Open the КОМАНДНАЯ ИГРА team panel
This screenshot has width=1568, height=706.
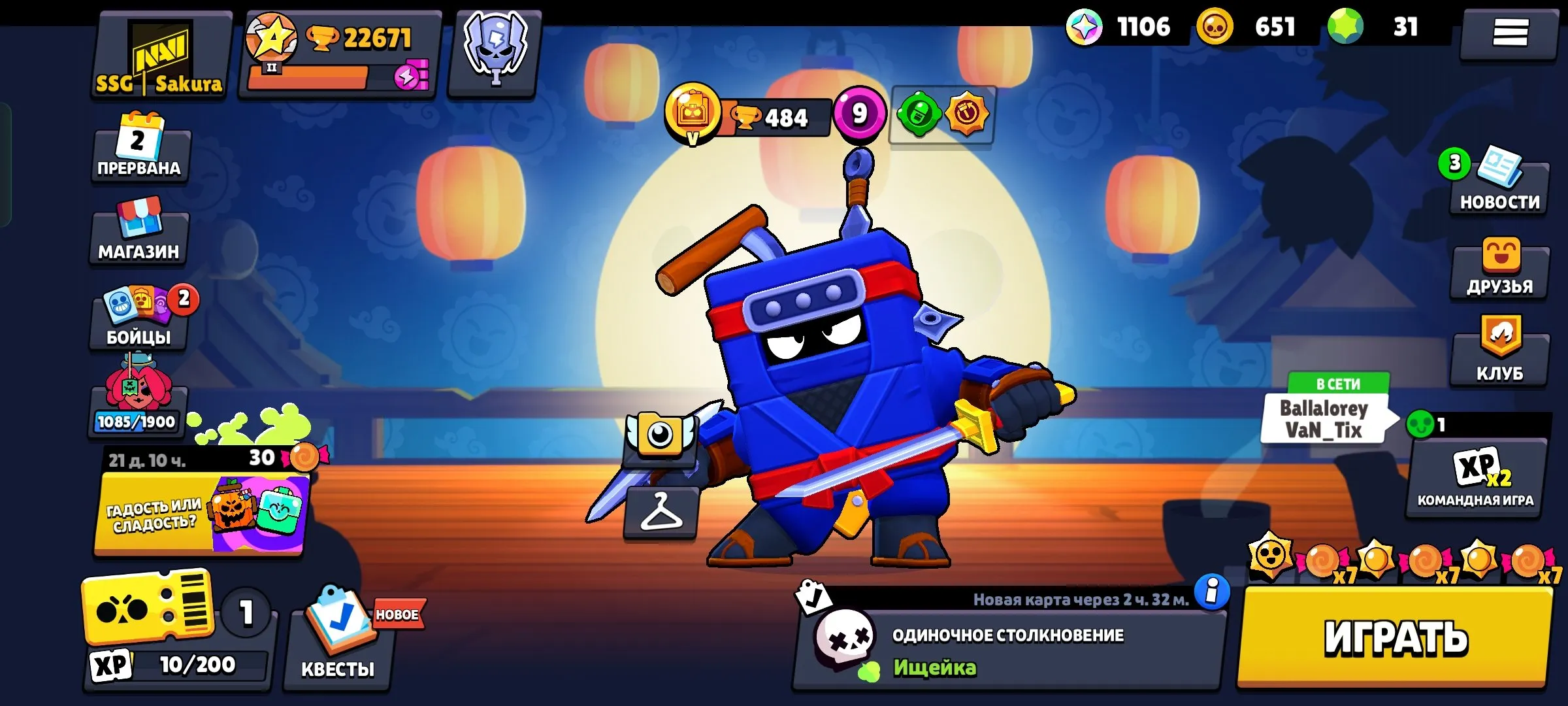(1475, 479)
